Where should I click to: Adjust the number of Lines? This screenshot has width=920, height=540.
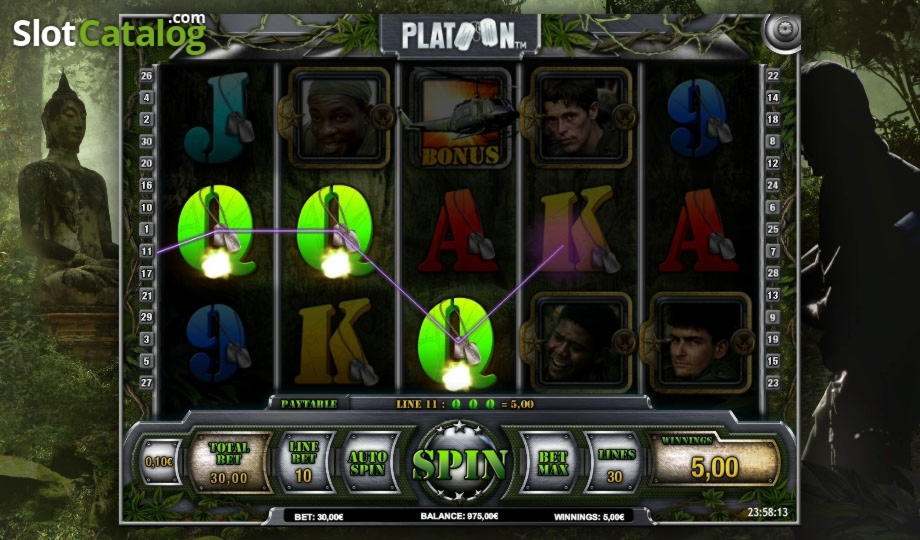(x=617, y=462)
